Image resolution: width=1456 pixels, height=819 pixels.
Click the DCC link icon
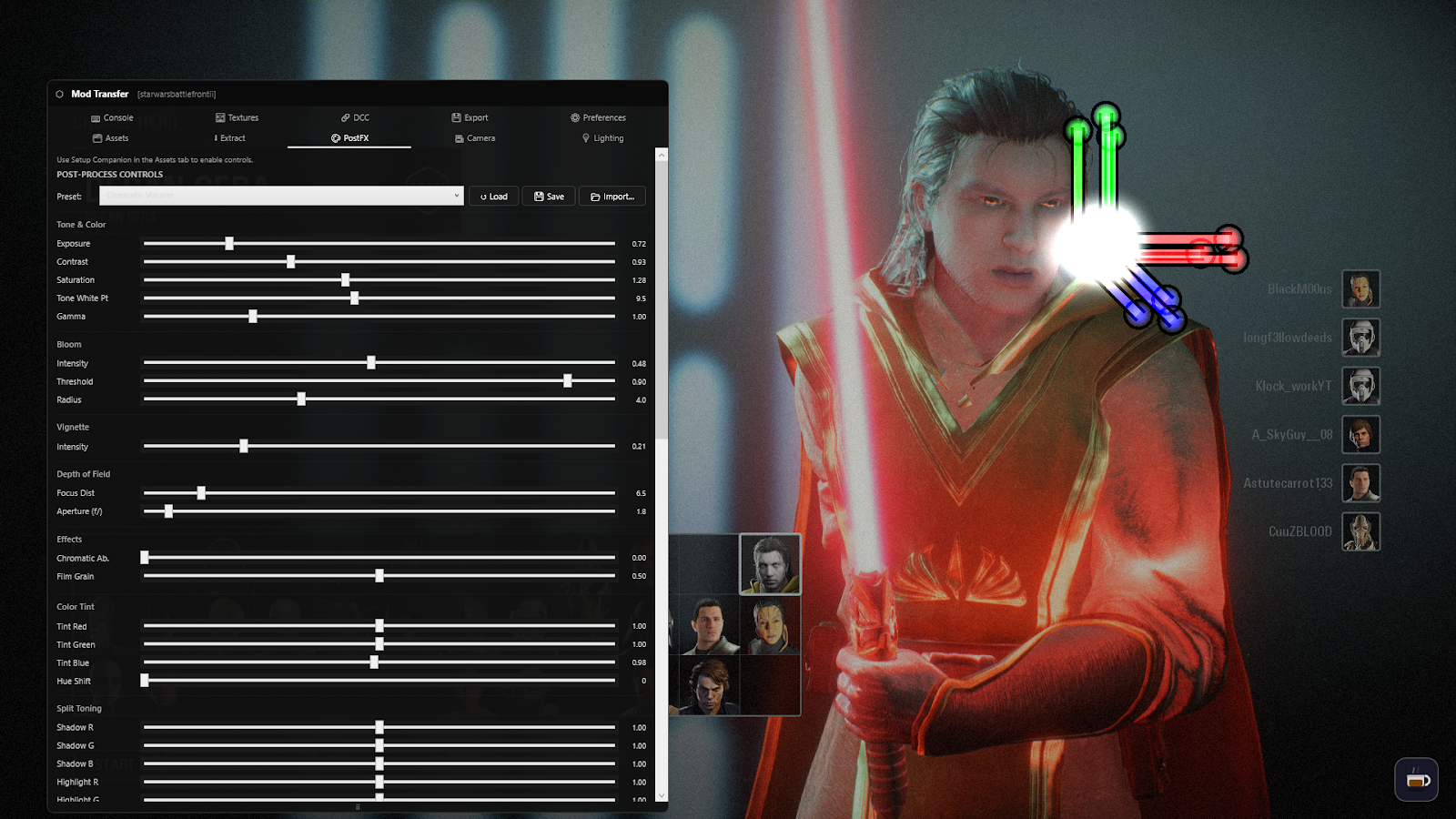pyautogui.click(x=345, y=117)
